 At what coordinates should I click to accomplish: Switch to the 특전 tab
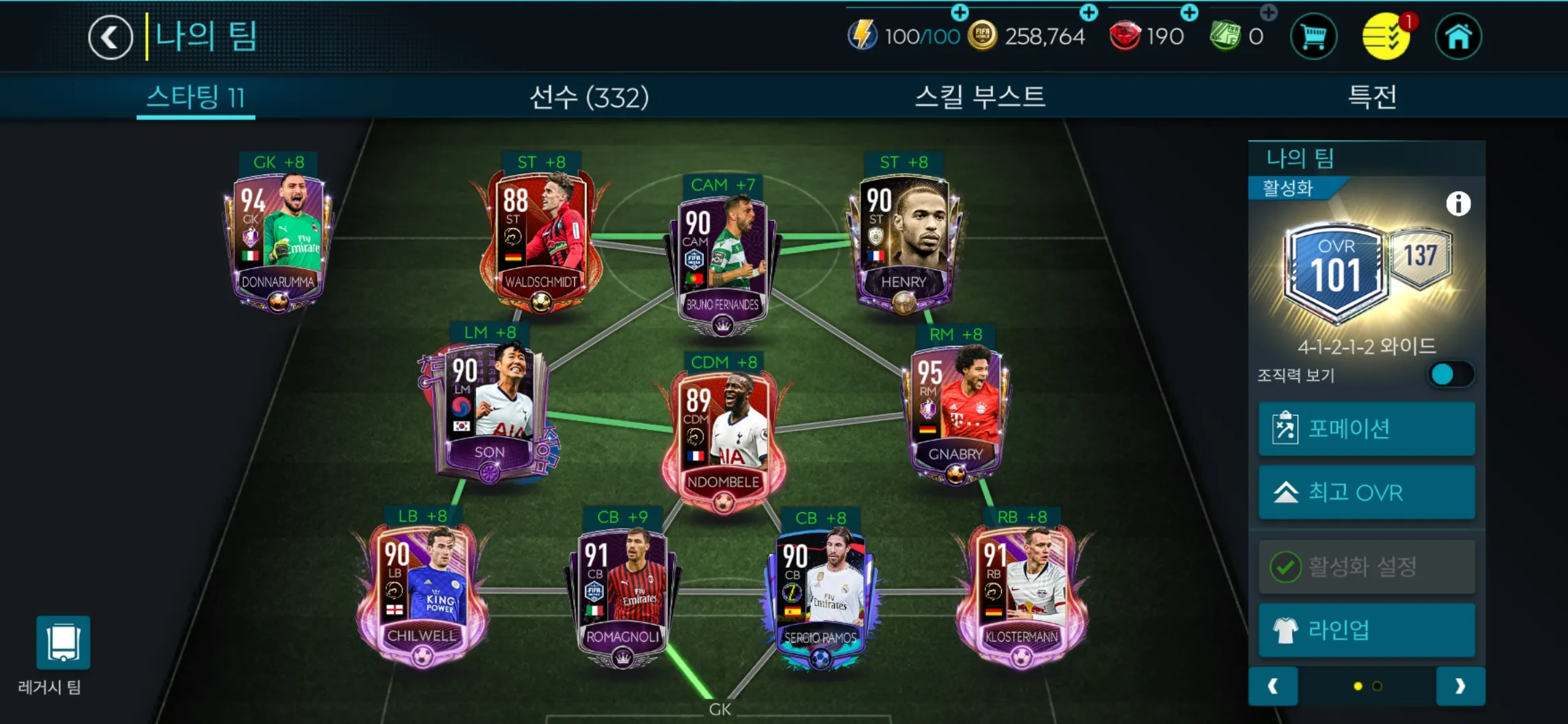[x=1372, y=98]
